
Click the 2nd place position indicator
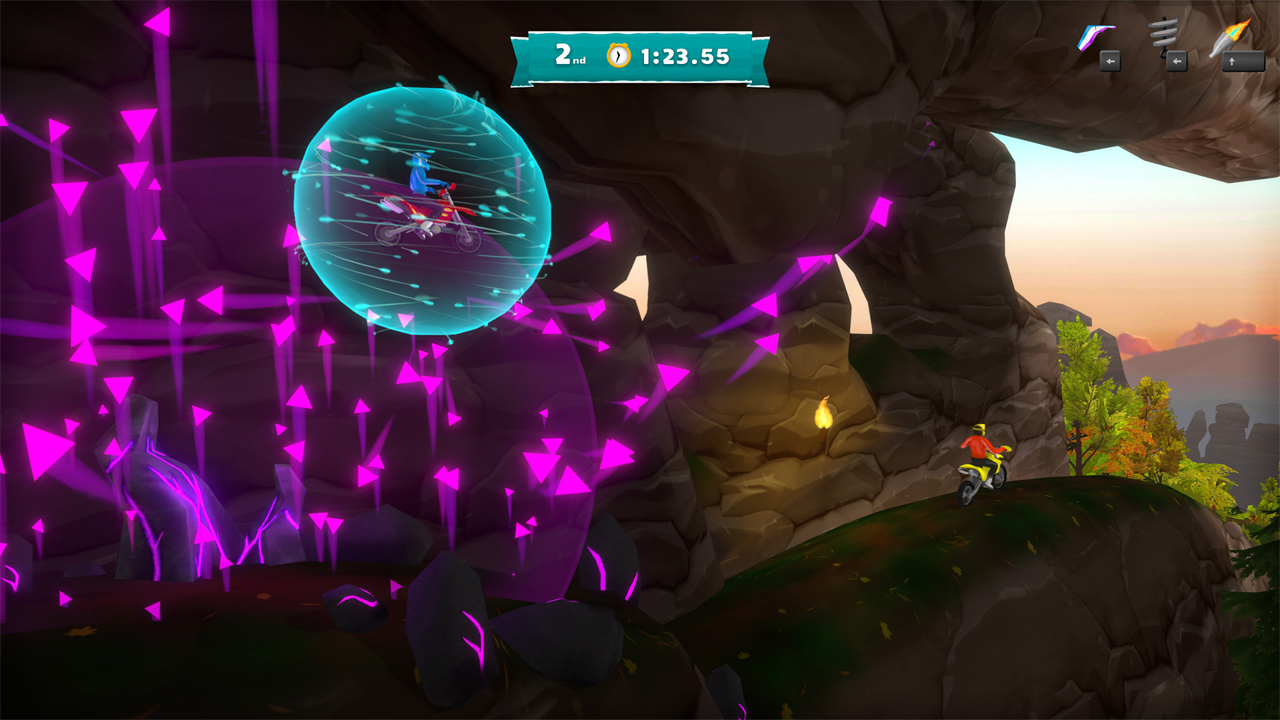click(570, 55)
